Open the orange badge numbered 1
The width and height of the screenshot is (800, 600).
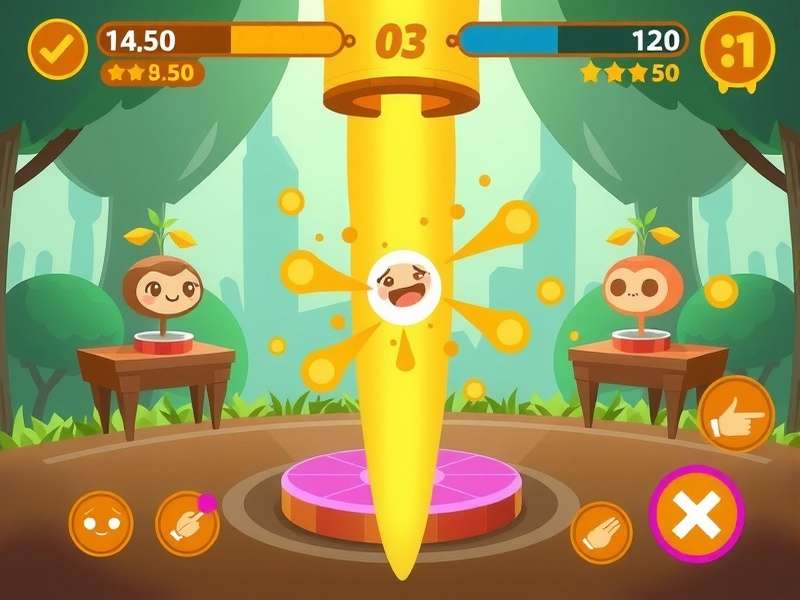pyautogui.click(x=738, y=48)
